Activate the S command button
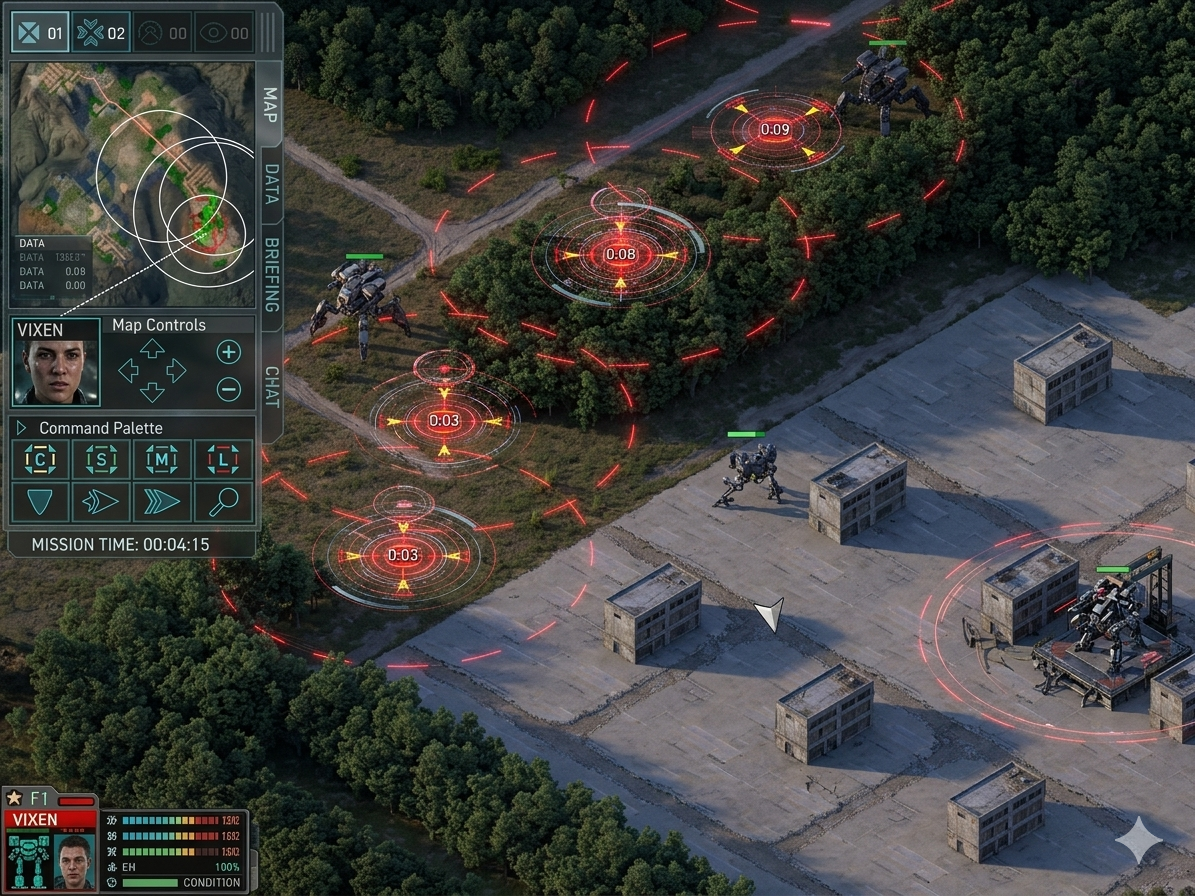Viewport: 1195px width, 896px height. [x=101, y=460]
